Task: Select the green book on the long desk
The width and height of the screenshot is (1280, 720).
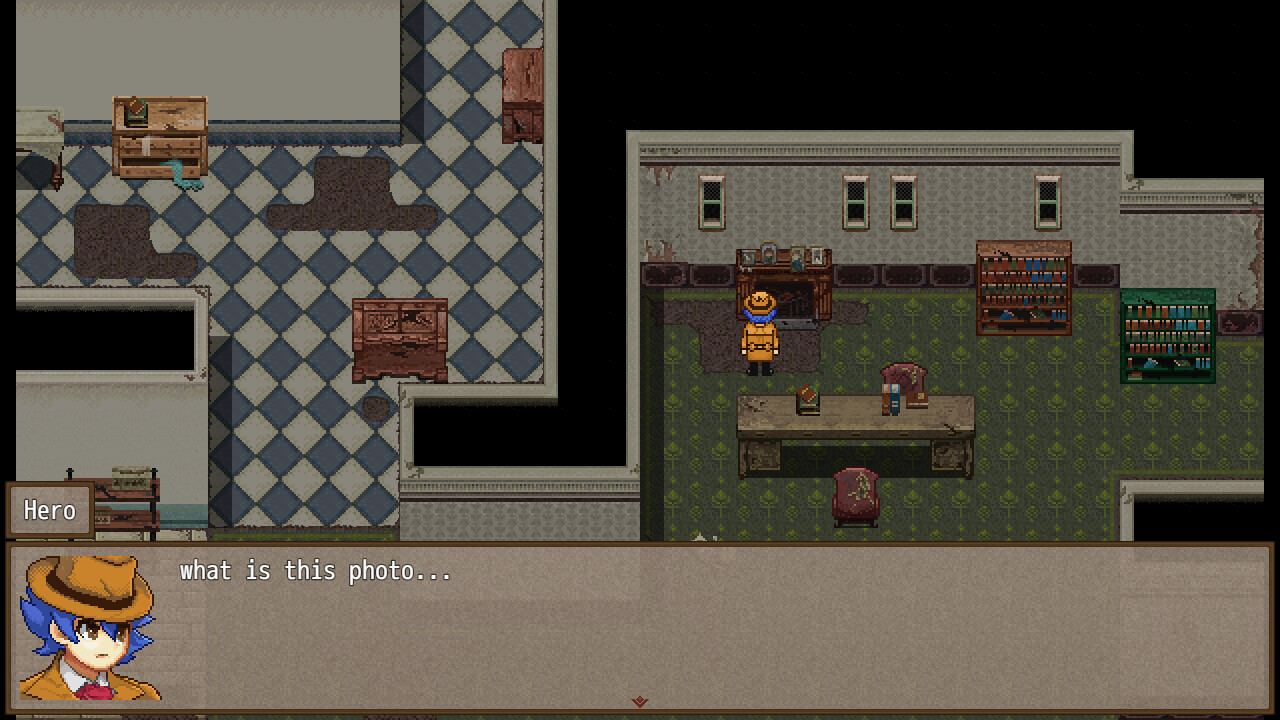Action: click(x=806, y=397)
